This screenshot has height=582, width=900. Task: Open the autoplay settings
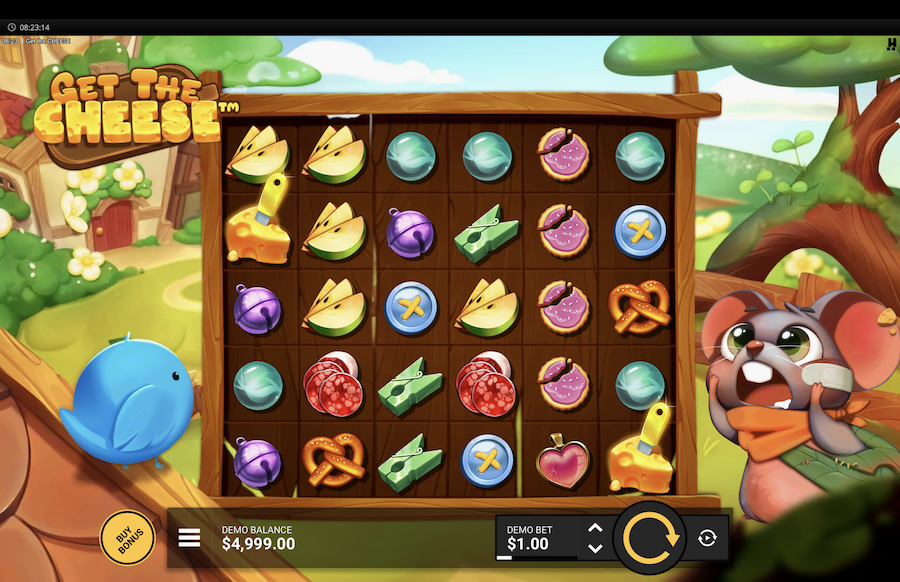click(x=707, y=538)
